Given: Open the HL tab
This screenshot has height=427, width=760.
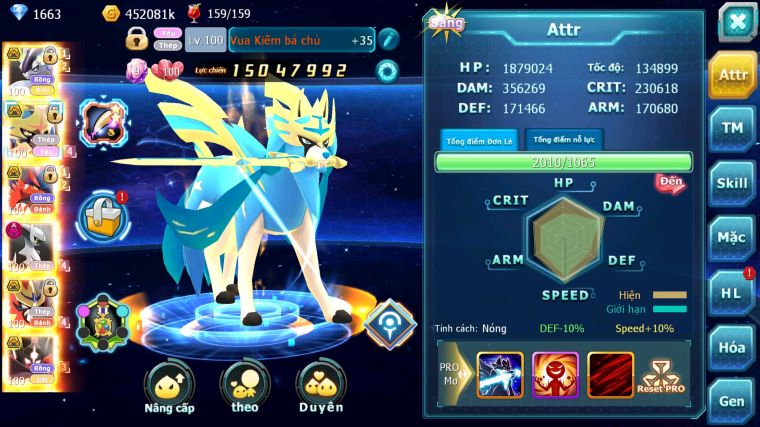Looking at the screenshot, I should 732,292.
